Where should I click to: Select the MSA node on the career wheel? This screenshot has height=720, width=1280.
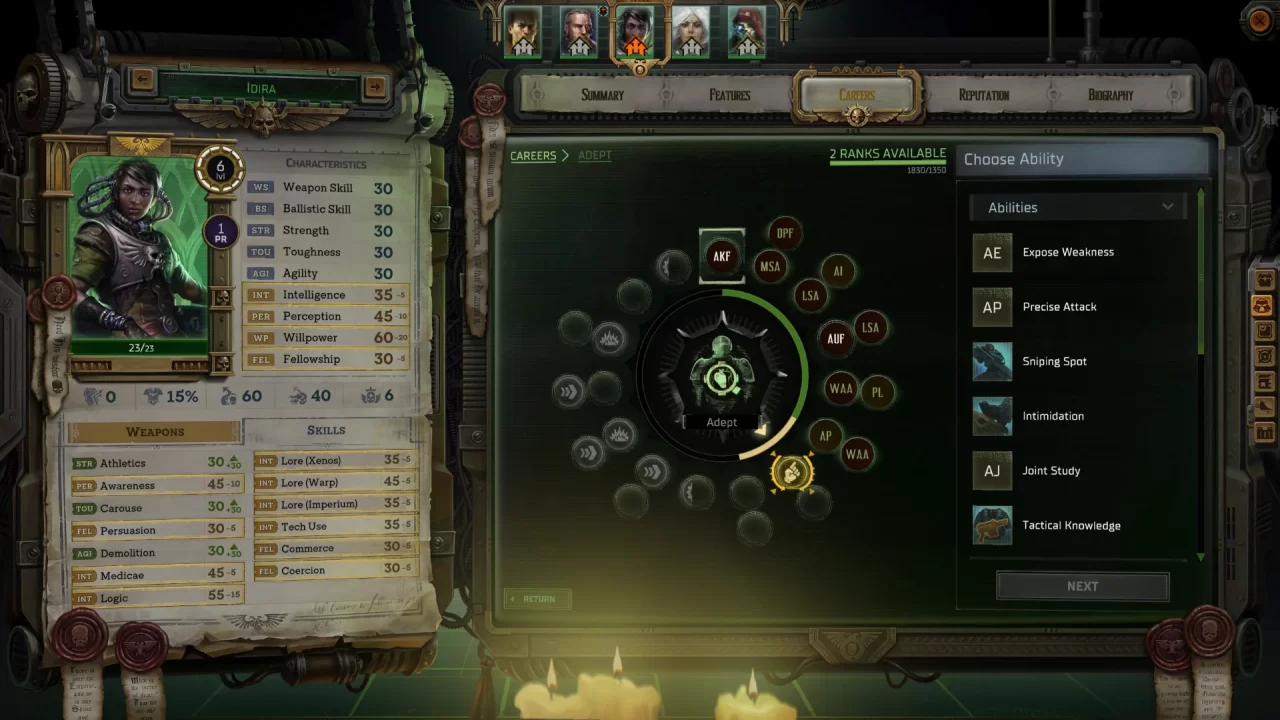pos(771,266)
